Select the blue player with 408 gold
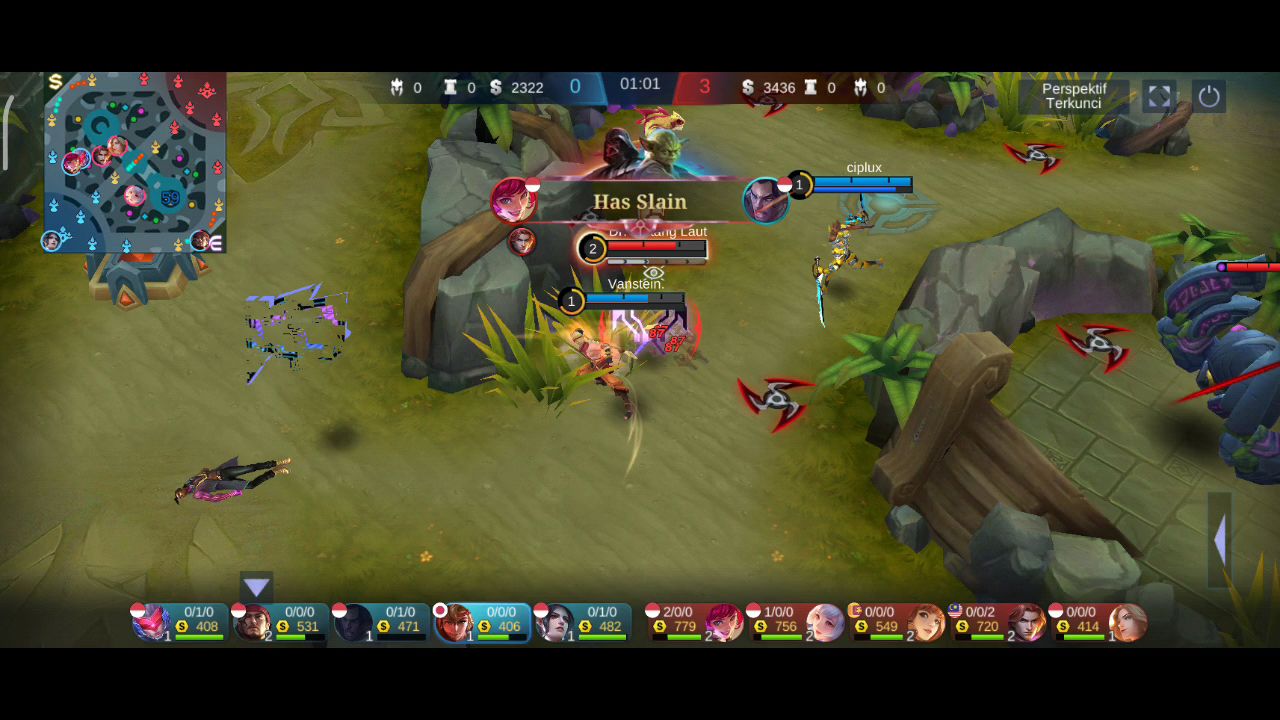The image size is (1280, 720). pyautogui.click(x=179, y=622)
